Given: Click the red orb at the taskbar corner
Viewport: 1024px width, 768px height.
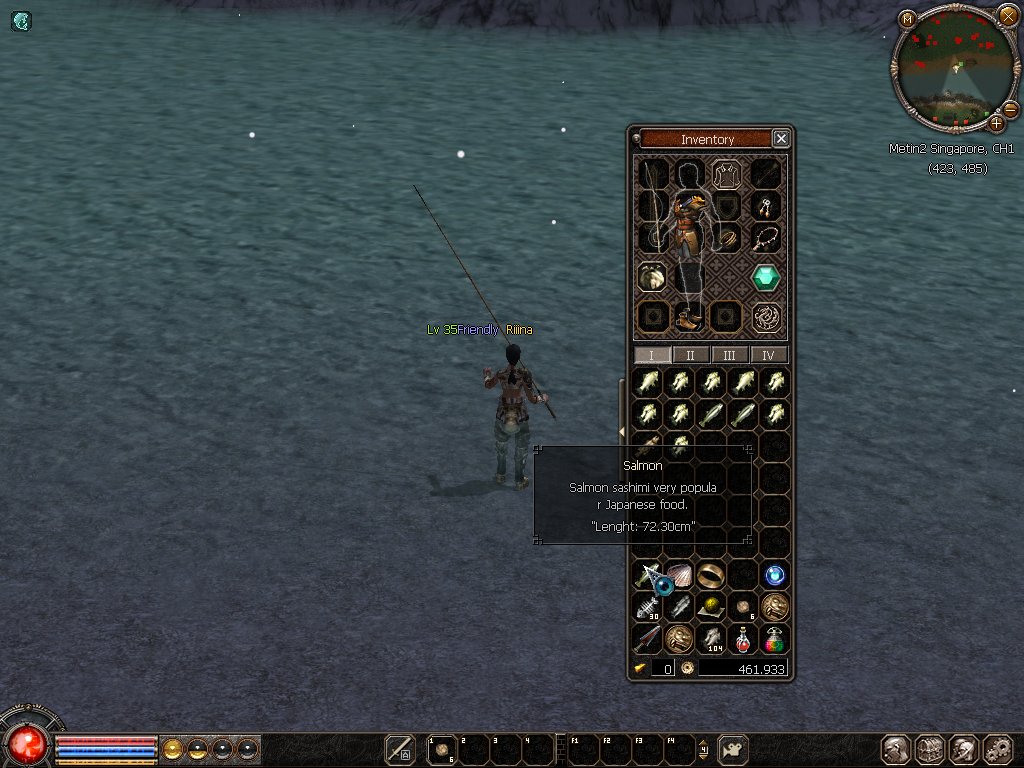Looking at the screenshot, I should tap(27, 743).
